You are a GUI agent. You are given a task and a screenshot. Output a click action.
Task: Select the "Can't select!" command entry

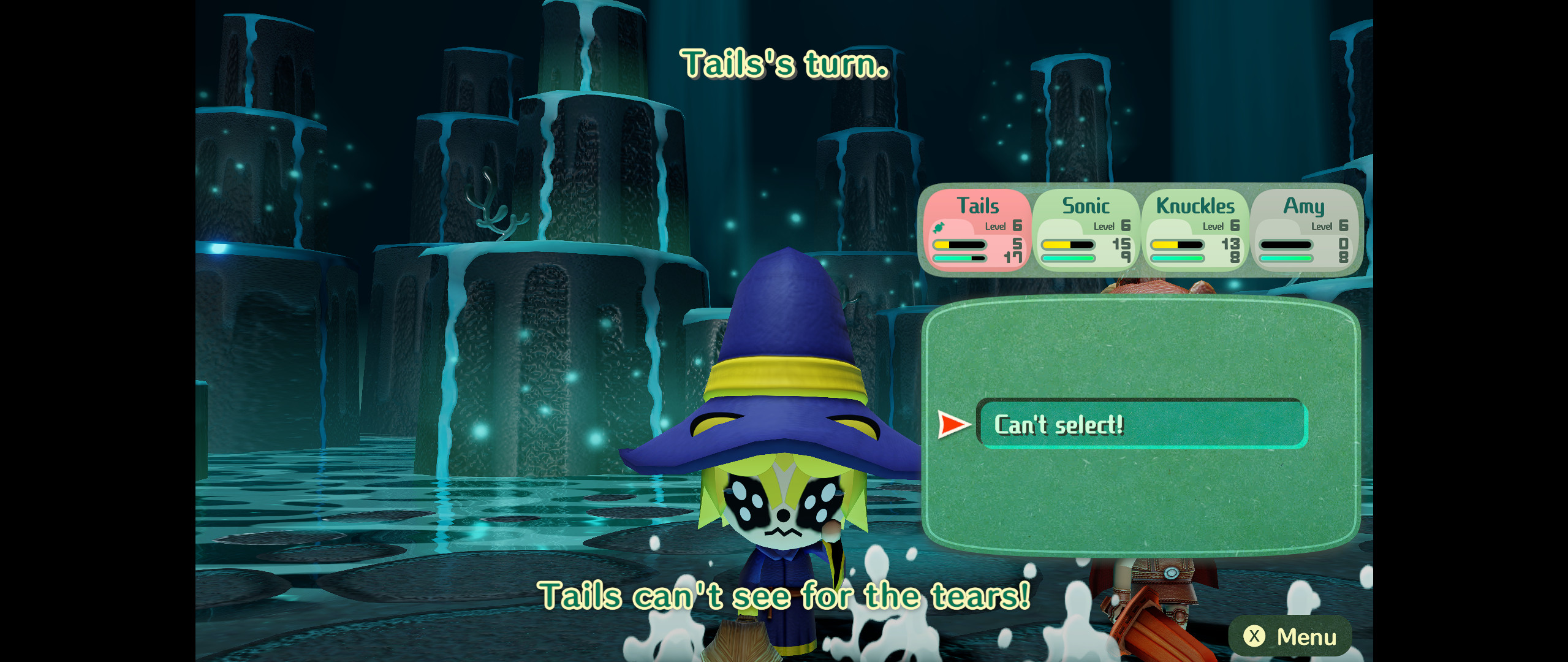(x=1142, y=424)
